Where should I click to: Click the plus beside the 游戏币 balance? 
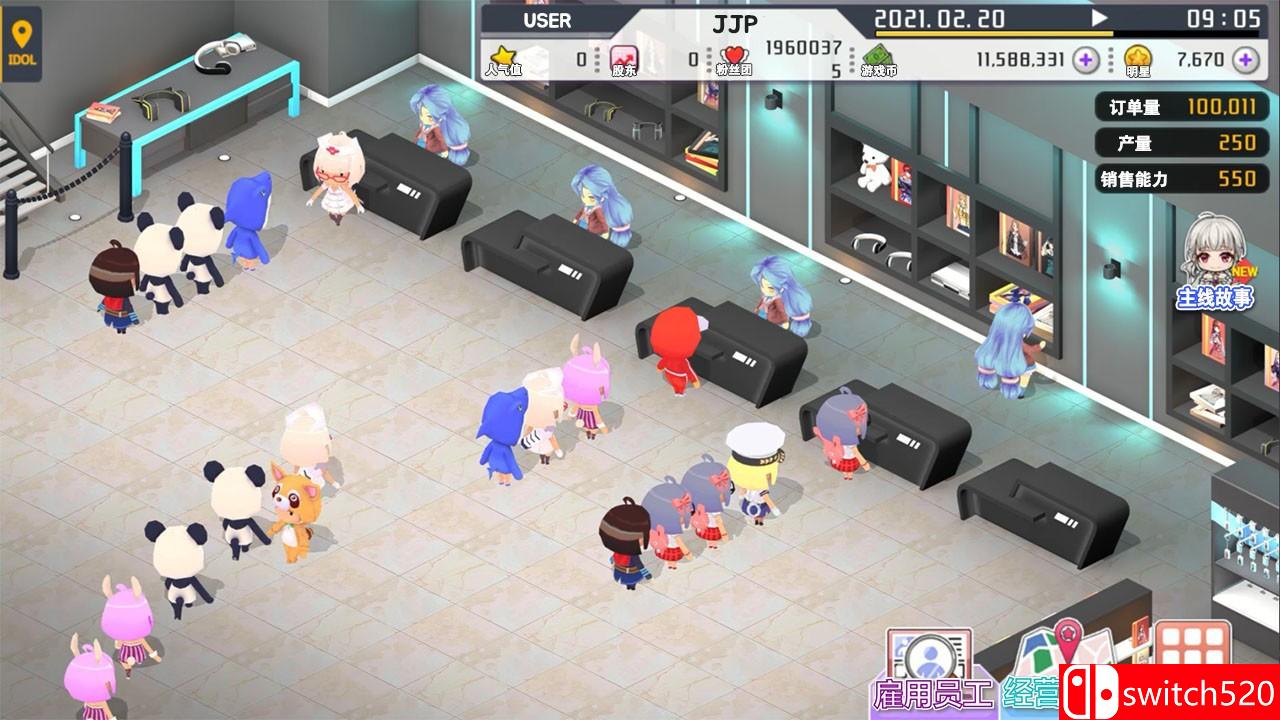(1086, 60)
